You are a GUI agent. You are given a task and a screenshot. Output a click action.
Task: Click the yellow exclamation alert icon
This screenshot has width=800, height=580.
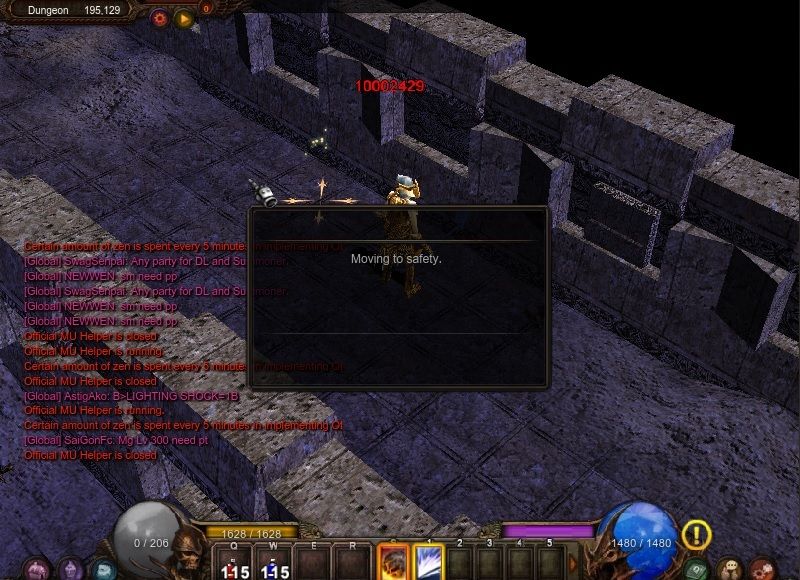(x=697, y=535)
